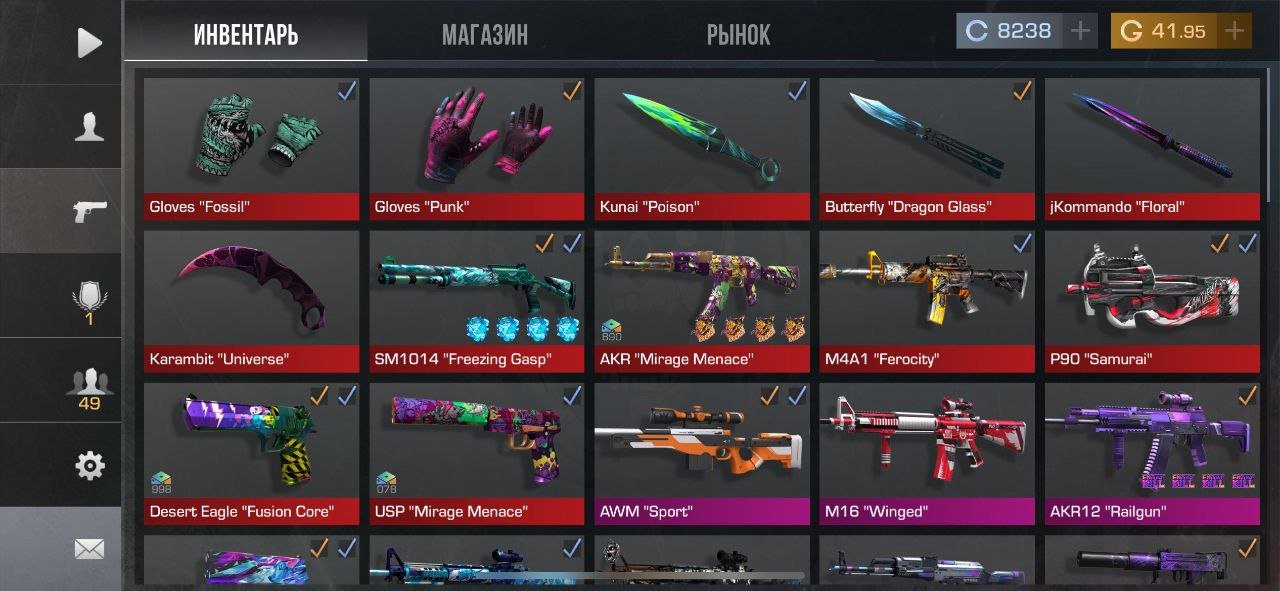Open the settings gear icon
Viewport: 1280px width, 591px height.
coord(89,465)
